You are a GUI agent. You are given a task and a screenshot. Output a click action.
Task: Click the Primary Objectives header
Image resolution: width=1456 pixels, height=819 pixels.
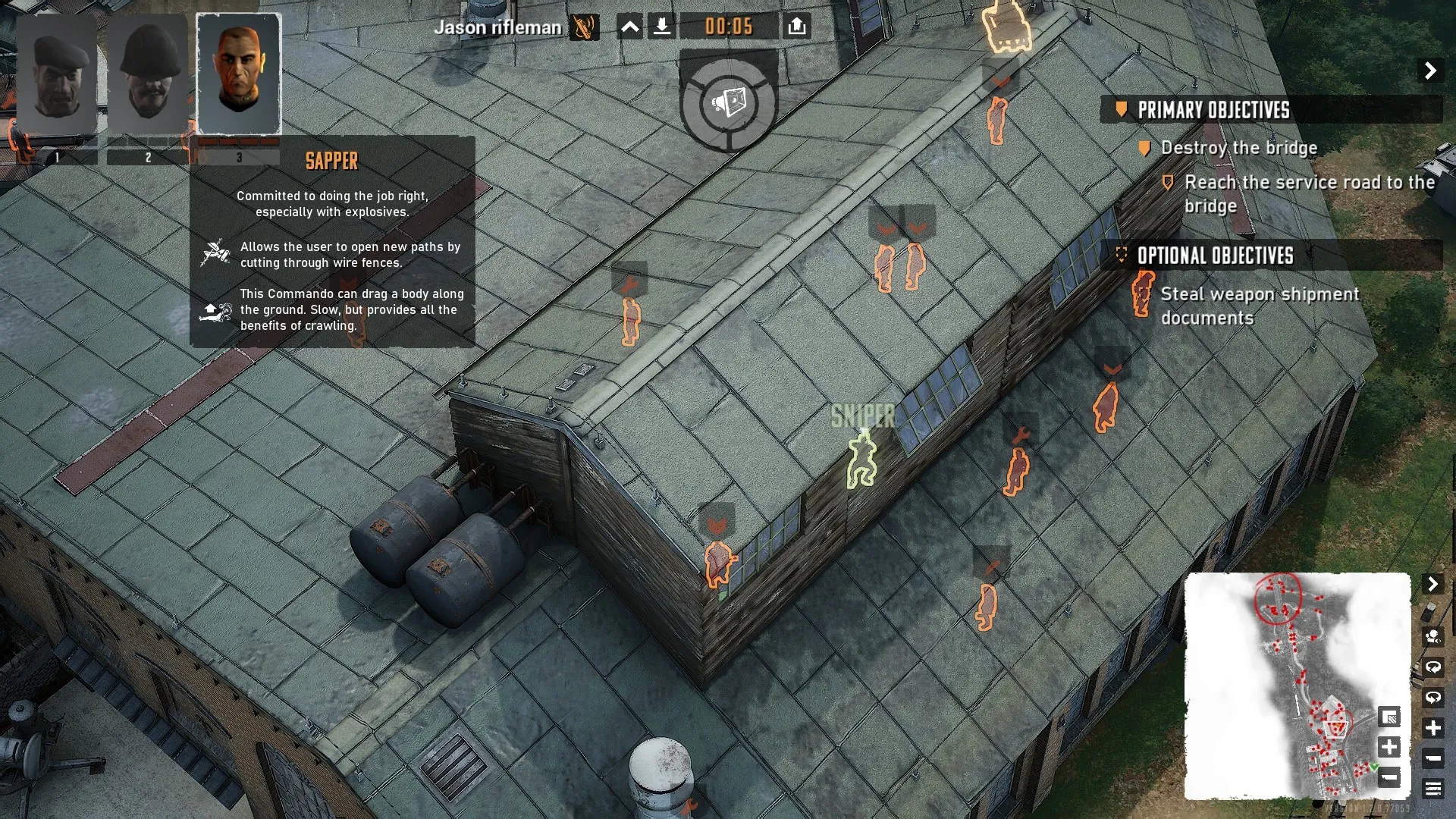(x=1213, y=110)
